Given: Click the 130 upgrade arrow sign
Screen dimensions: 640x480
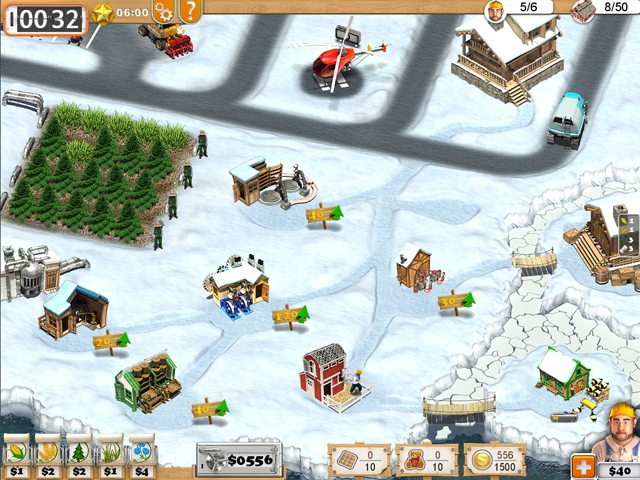Looking at the screenshot, I should point(290,316).
